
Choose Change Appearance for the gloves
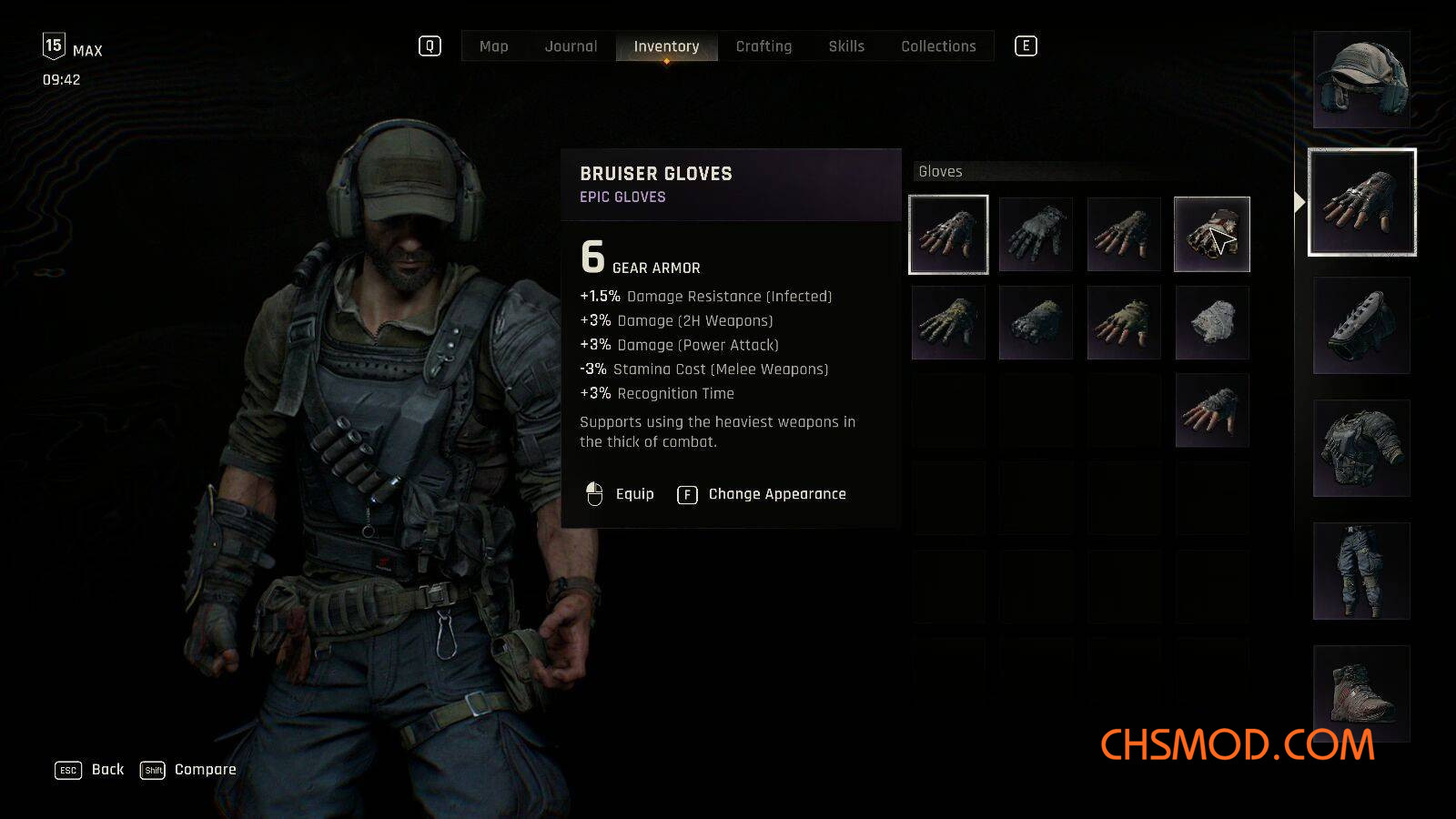pyautogui.click(x=763, y=494)
